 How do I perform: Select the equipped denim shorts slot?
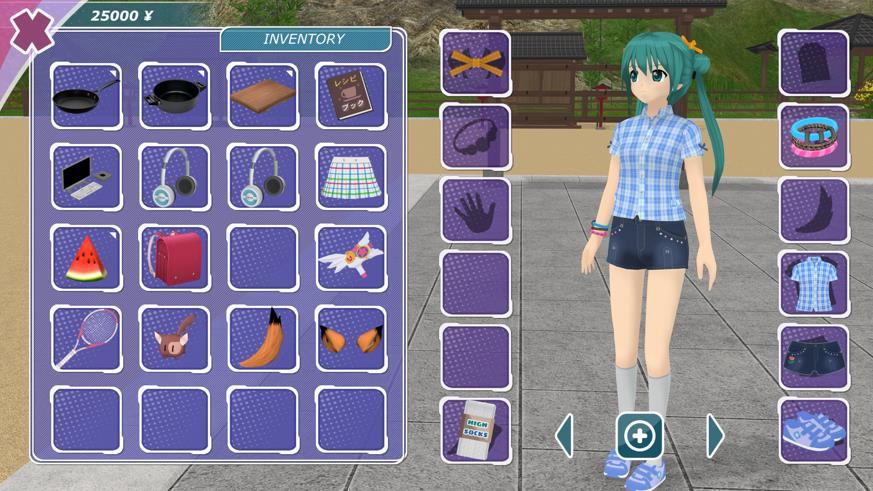pyautogui.click(x=813, y=357)
